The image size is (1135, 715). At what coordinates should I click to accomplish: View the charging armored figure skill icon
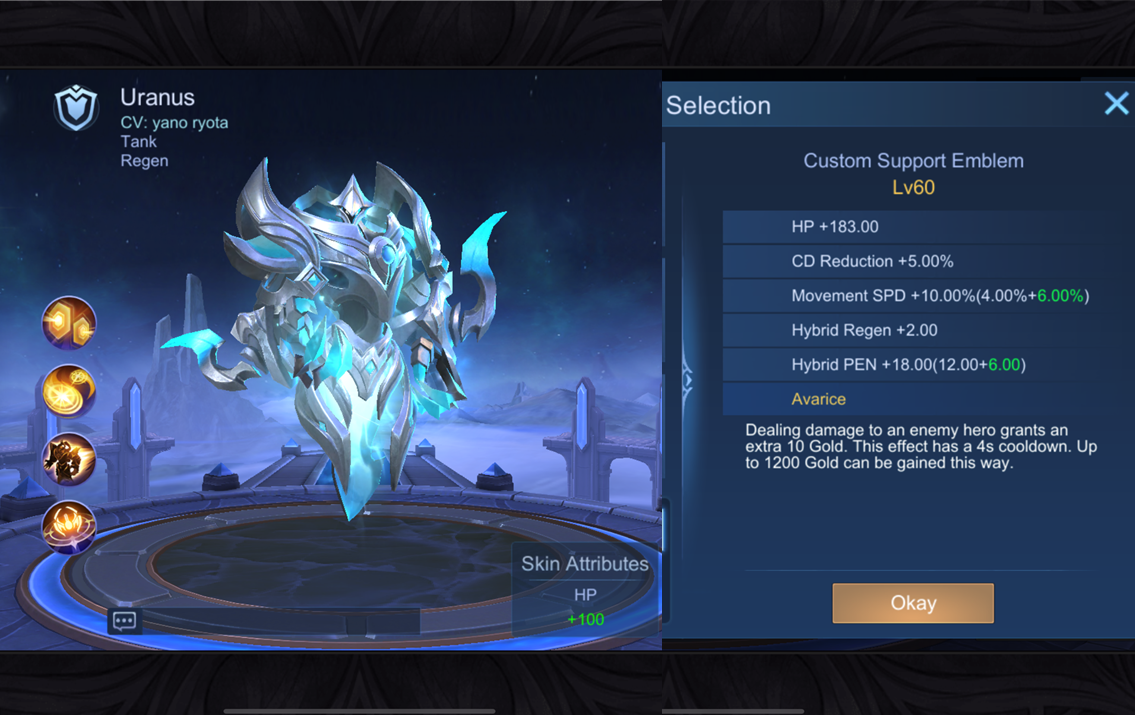coord(69,459)
